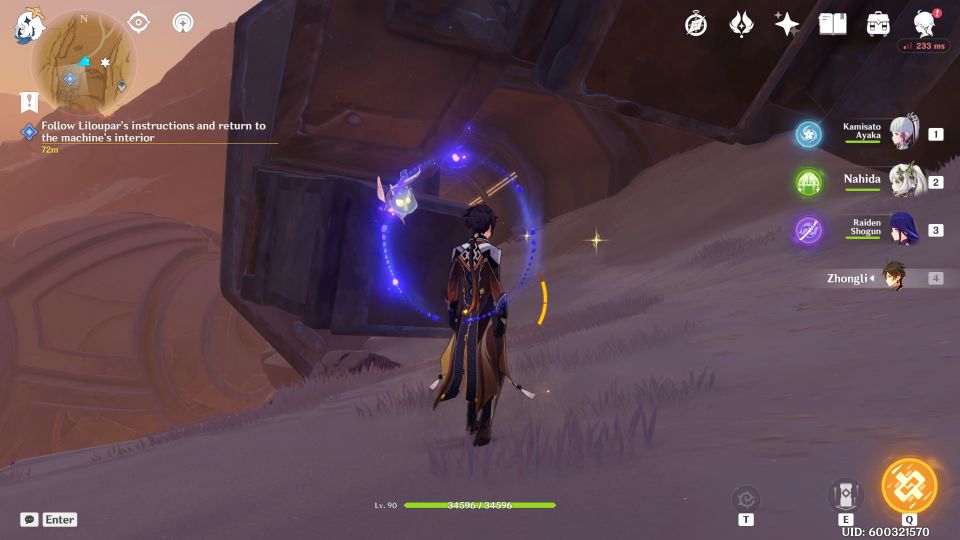This screenshot has height=540, width=960.
Task: Open the character profile icon
Action: pos(925,24)
